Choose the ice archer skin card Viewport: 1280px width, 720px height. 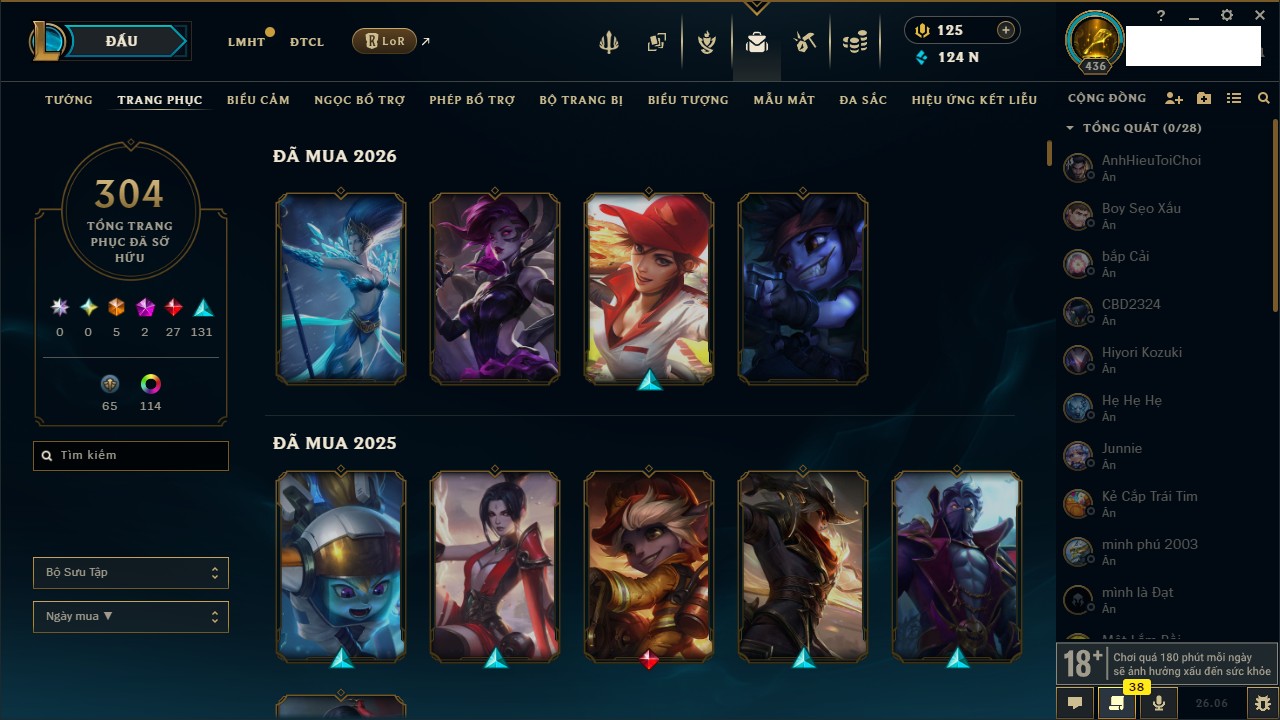(x=341, y=288)
